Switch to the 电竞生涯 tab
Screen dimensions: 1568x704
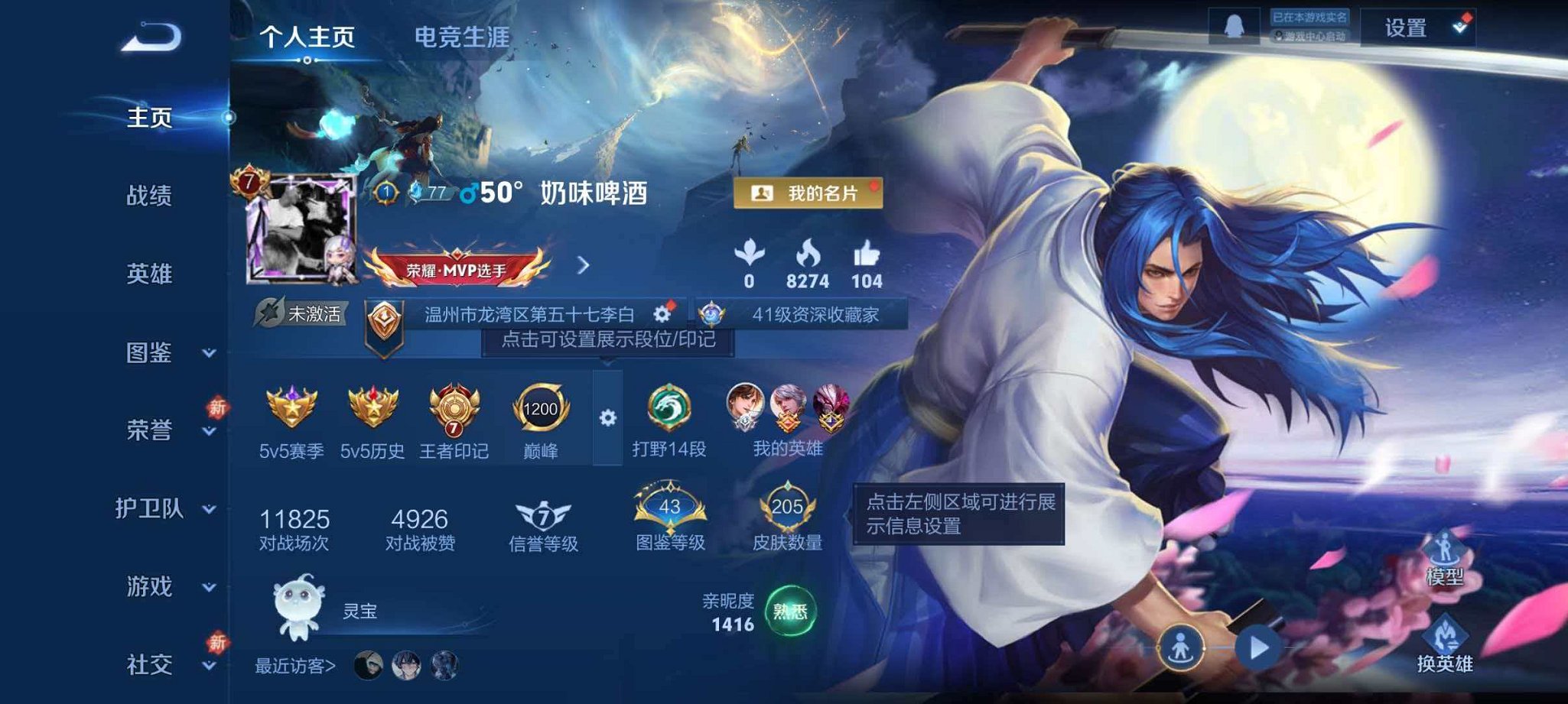click(x=462, y=34)
